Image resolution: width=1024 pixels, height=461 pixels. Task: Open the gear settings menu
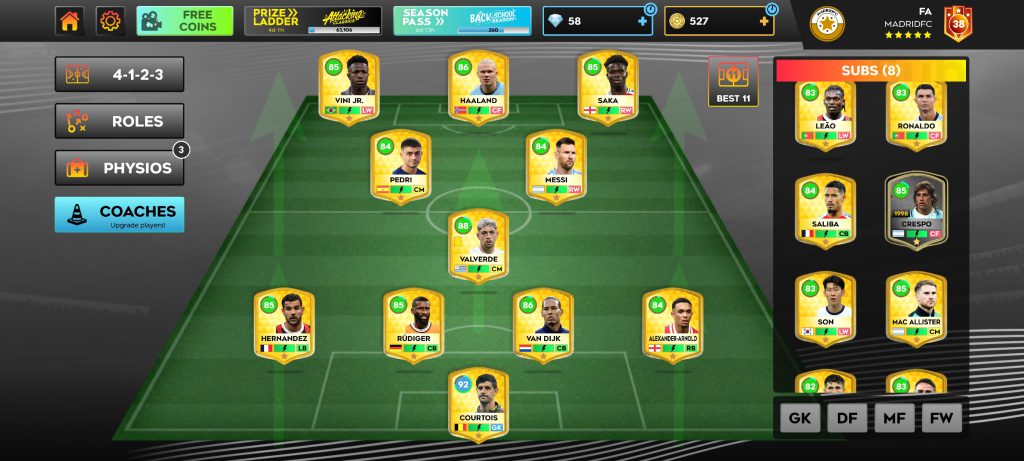tap(109, 21)
